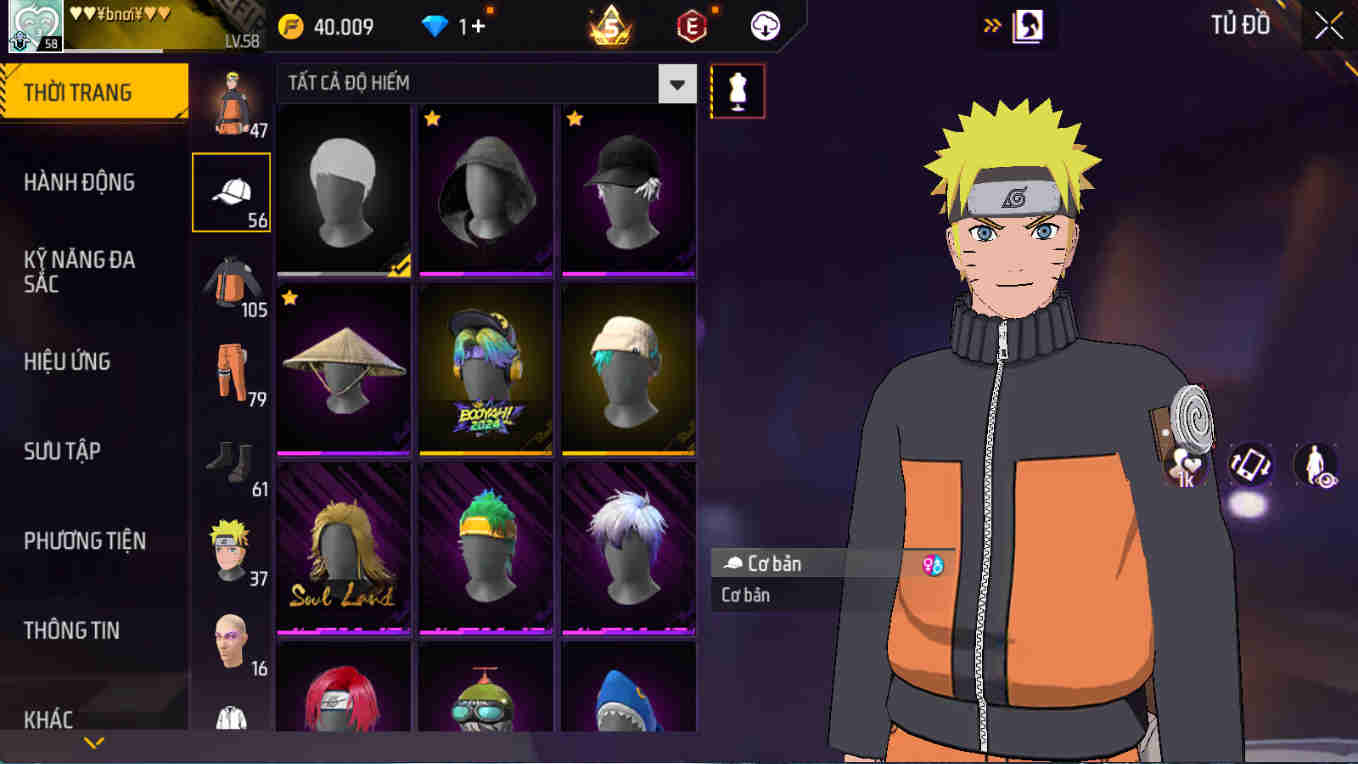Select the cap category in the sidebar
The height and width of the screenshot is (764, 1358).
pyautogui.click(x=231, y=190)
